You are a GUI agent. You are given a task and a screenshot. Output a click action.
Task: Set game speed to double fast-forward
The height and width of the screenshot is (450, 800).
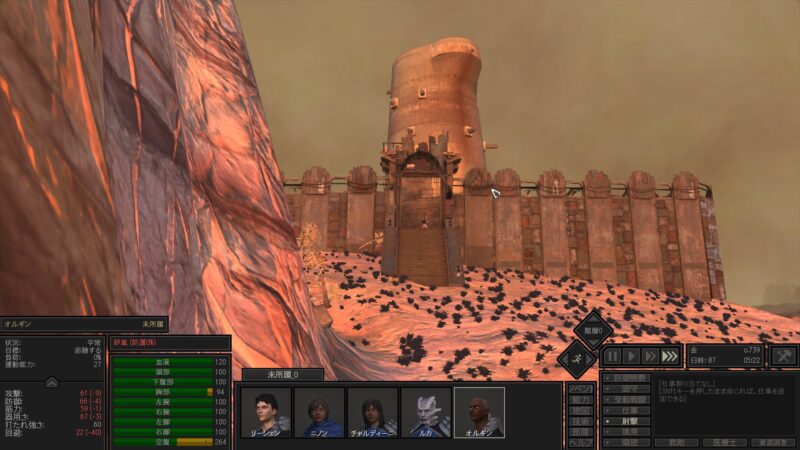coord(650,356)
